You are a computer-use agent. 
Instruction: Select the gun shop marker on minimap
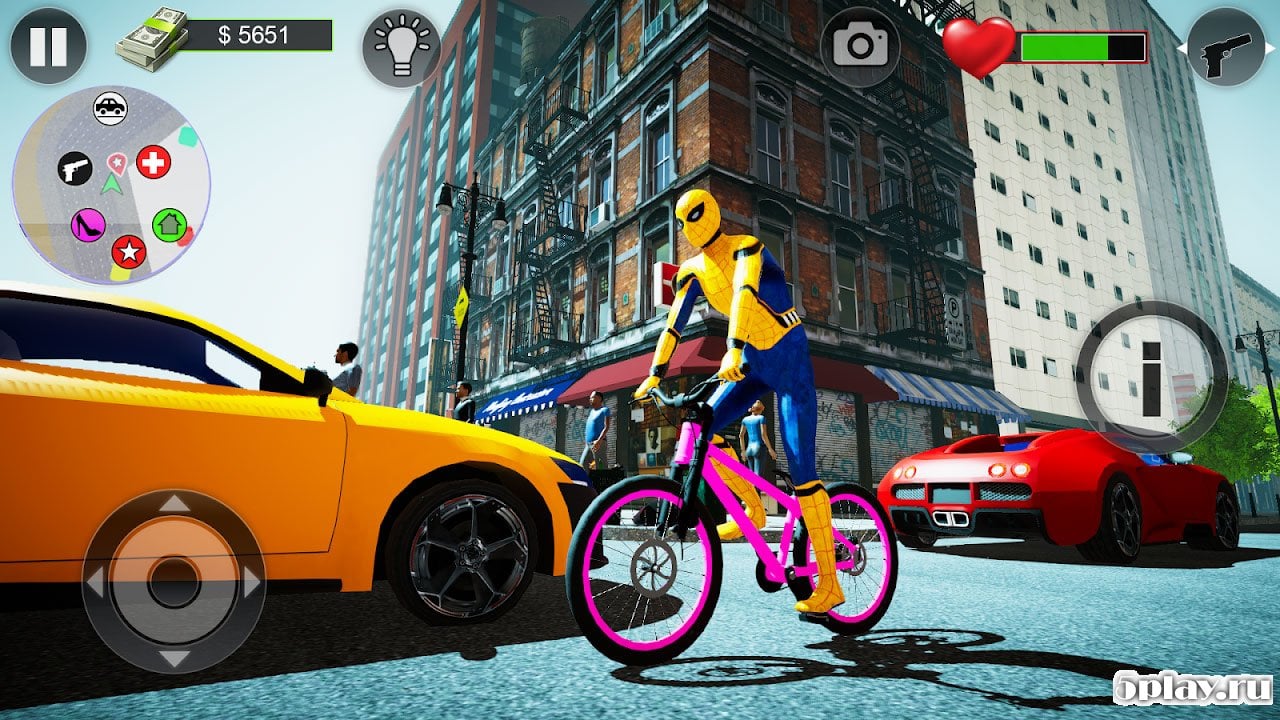pyautogui.click(x=74, y=167)
